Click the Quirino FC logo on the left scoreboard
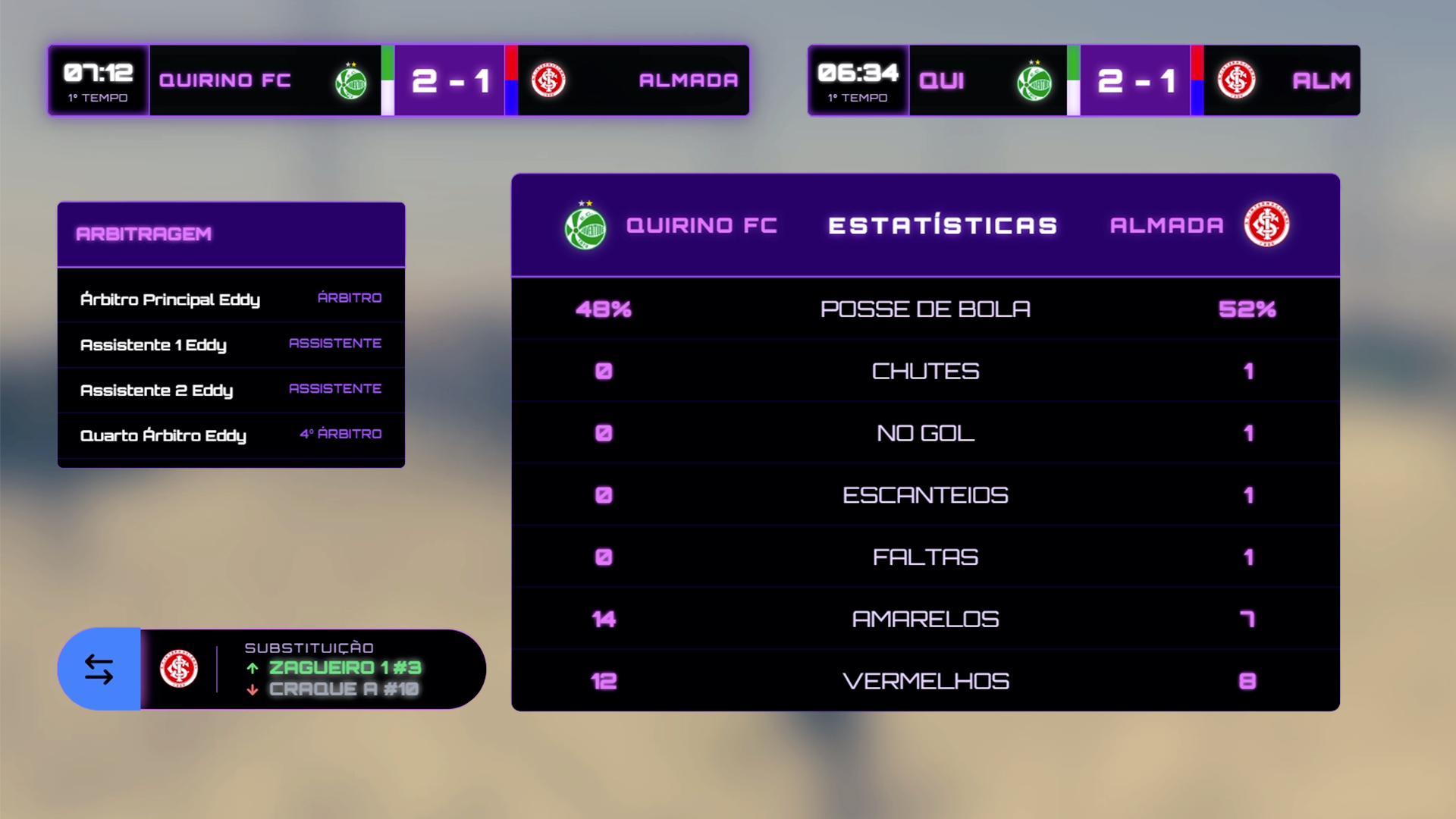This screenshot has height=819, width=1456. click(x=351, y=80)
